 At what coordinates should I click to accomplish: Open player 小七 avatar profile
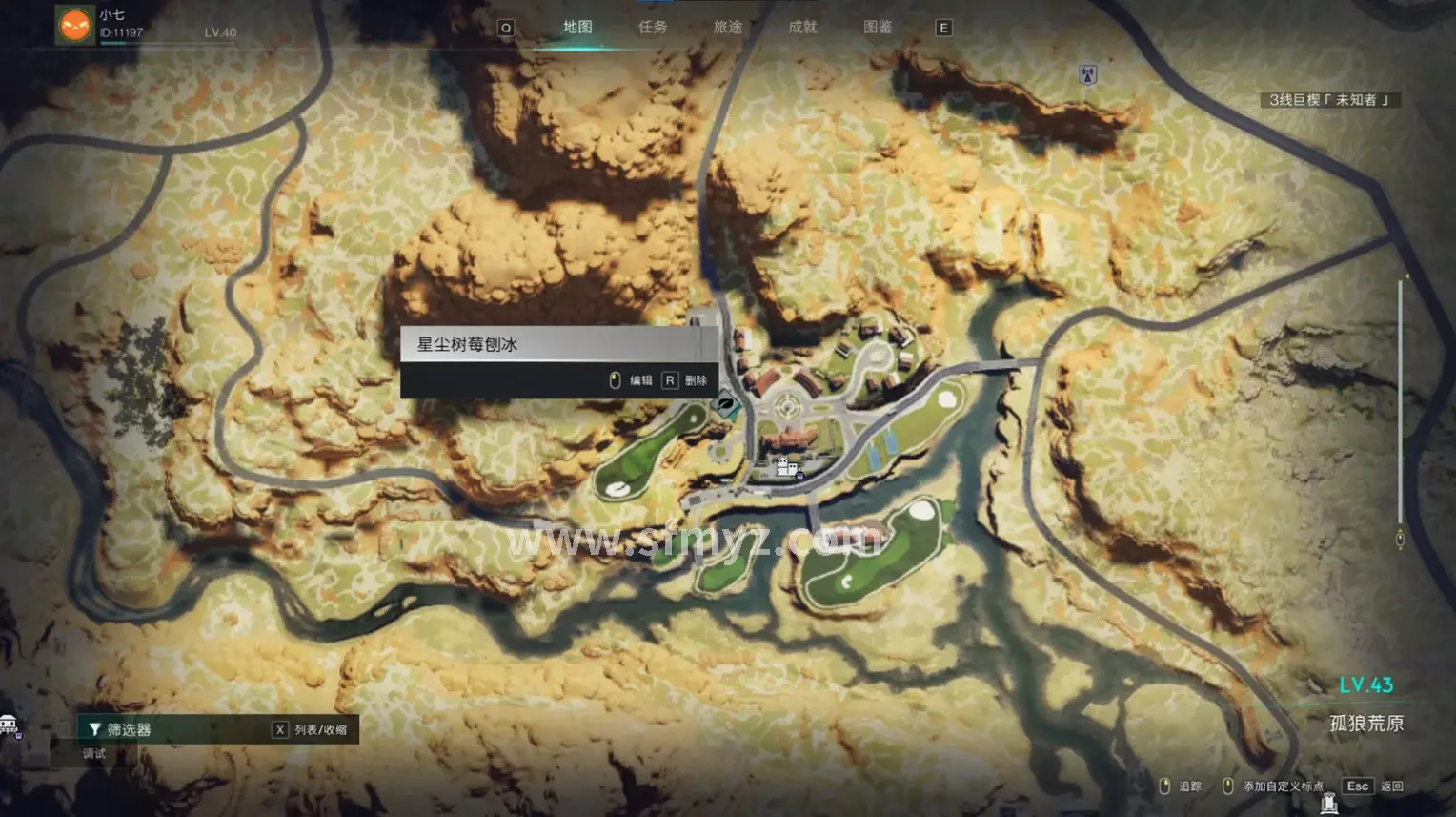point(74,25)
